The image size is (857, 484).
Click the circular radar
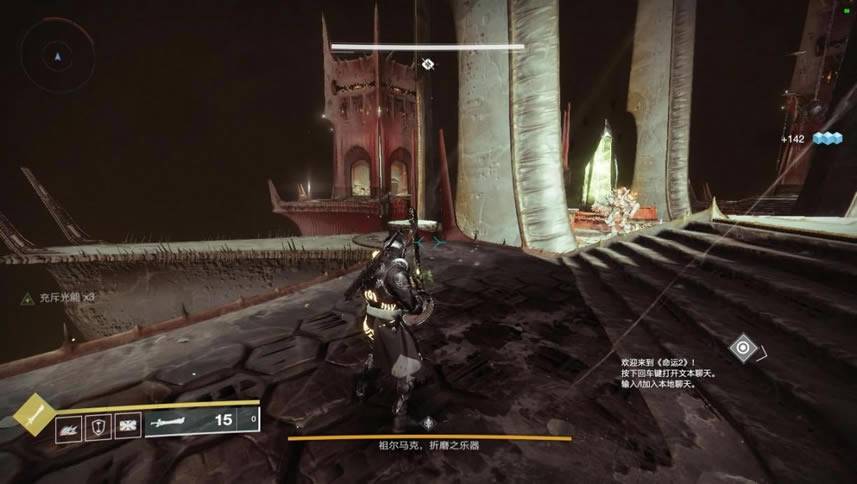[59, 56]
